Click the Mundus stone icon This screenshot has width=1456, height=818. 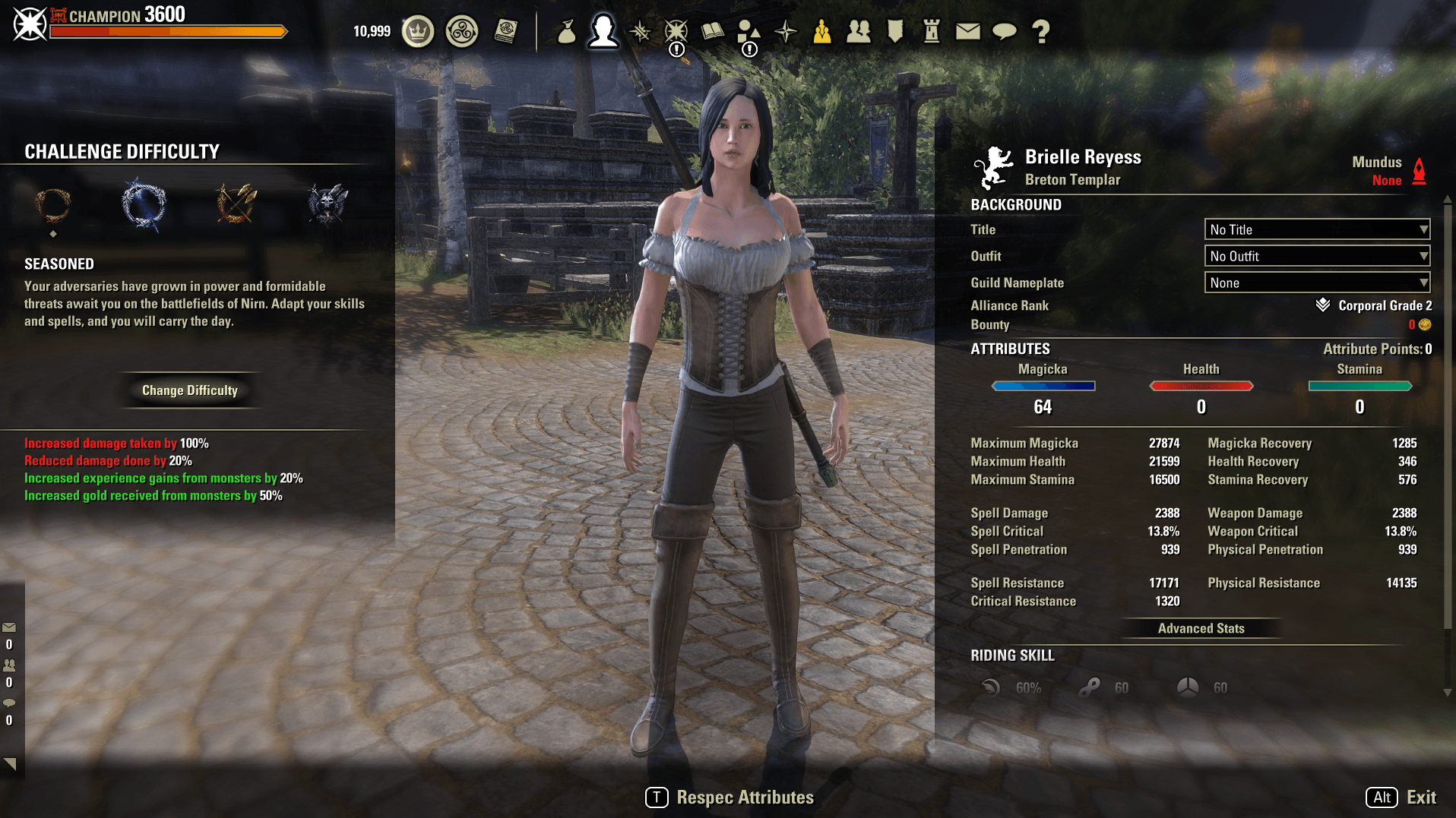tap(1419, 171)
